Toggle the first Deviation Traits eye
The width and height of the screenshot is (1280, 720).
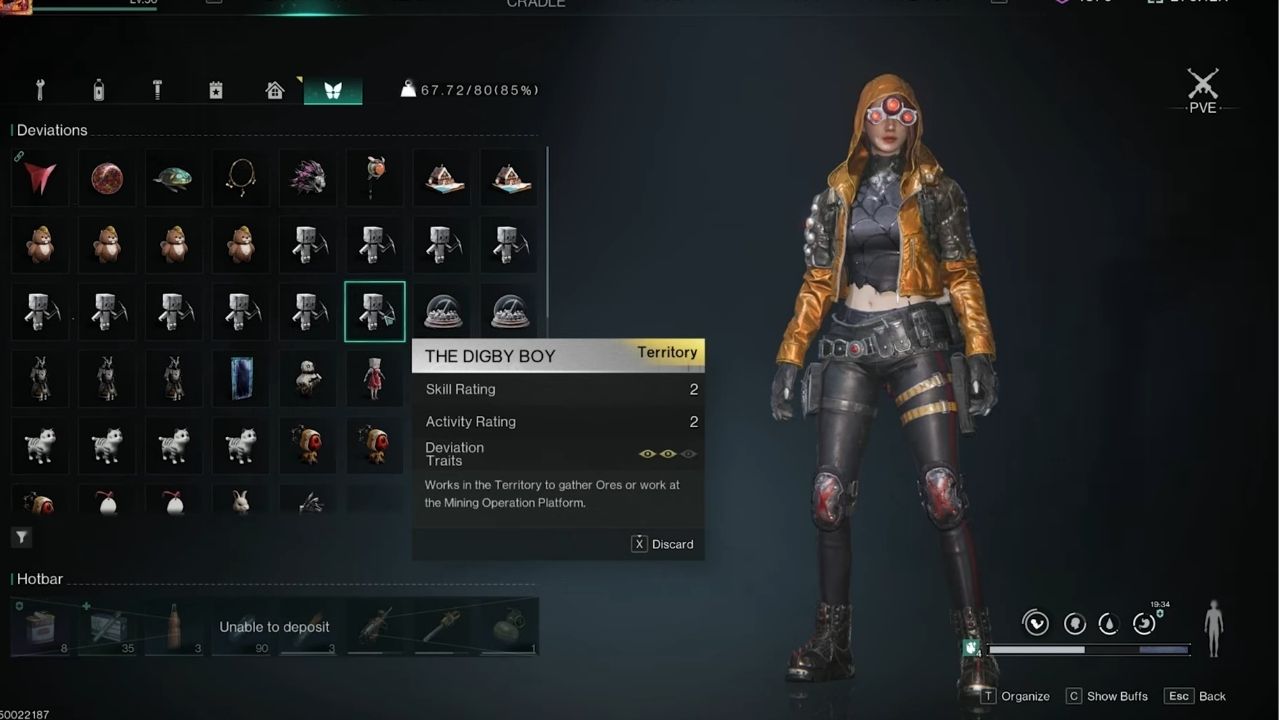point(647,453)
